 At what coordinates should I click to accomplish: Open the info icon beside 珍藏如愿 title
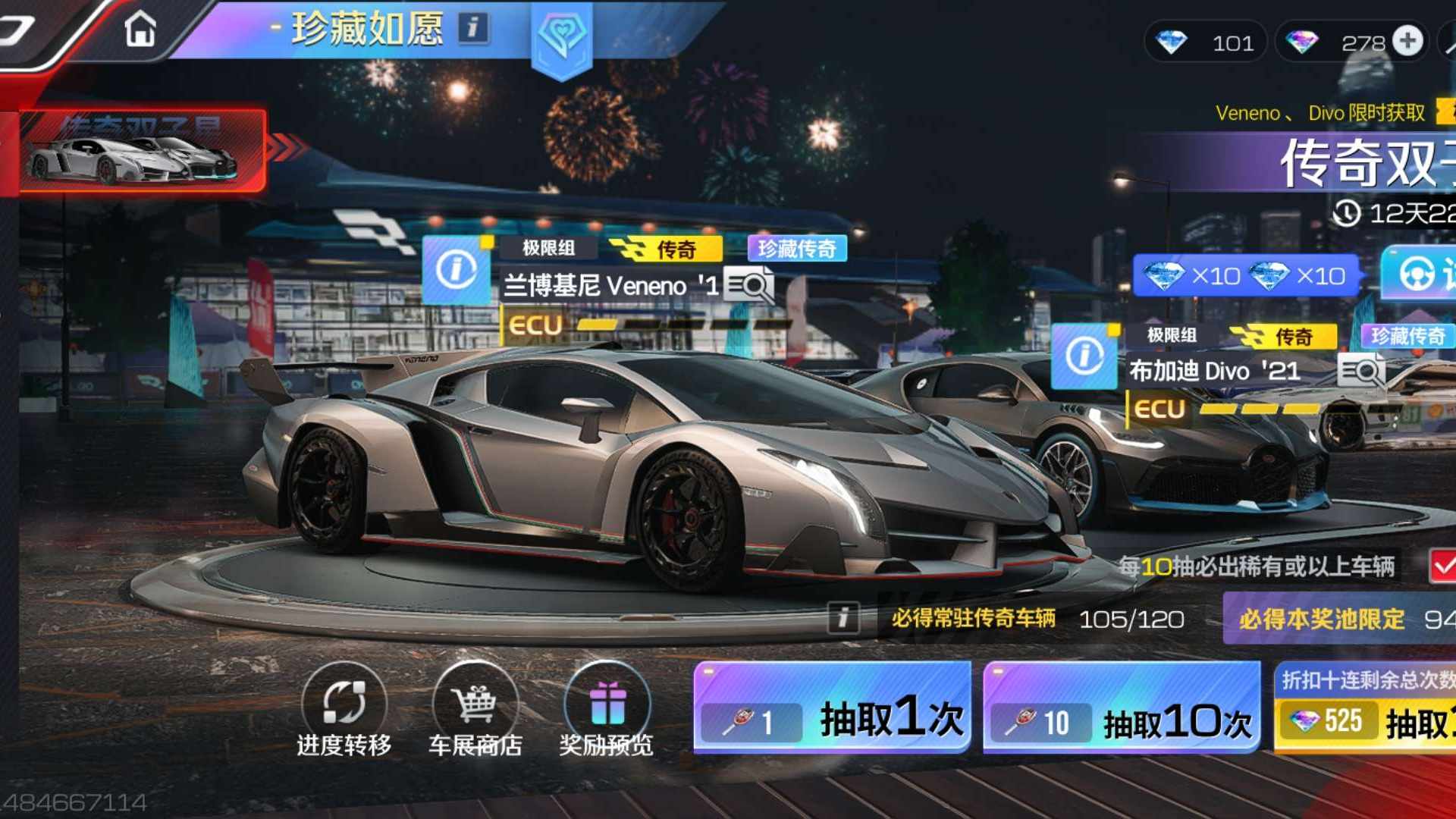click(473, 29)
